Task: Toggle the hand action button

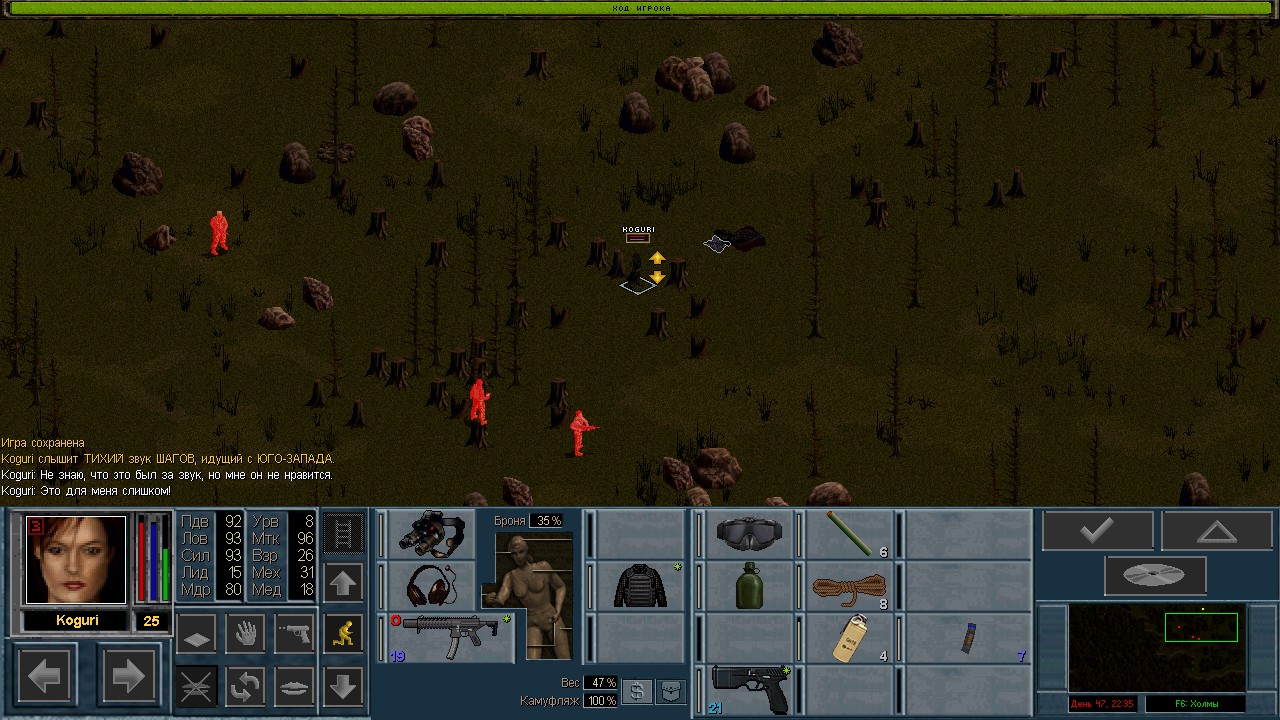Action: pos(245,633)
